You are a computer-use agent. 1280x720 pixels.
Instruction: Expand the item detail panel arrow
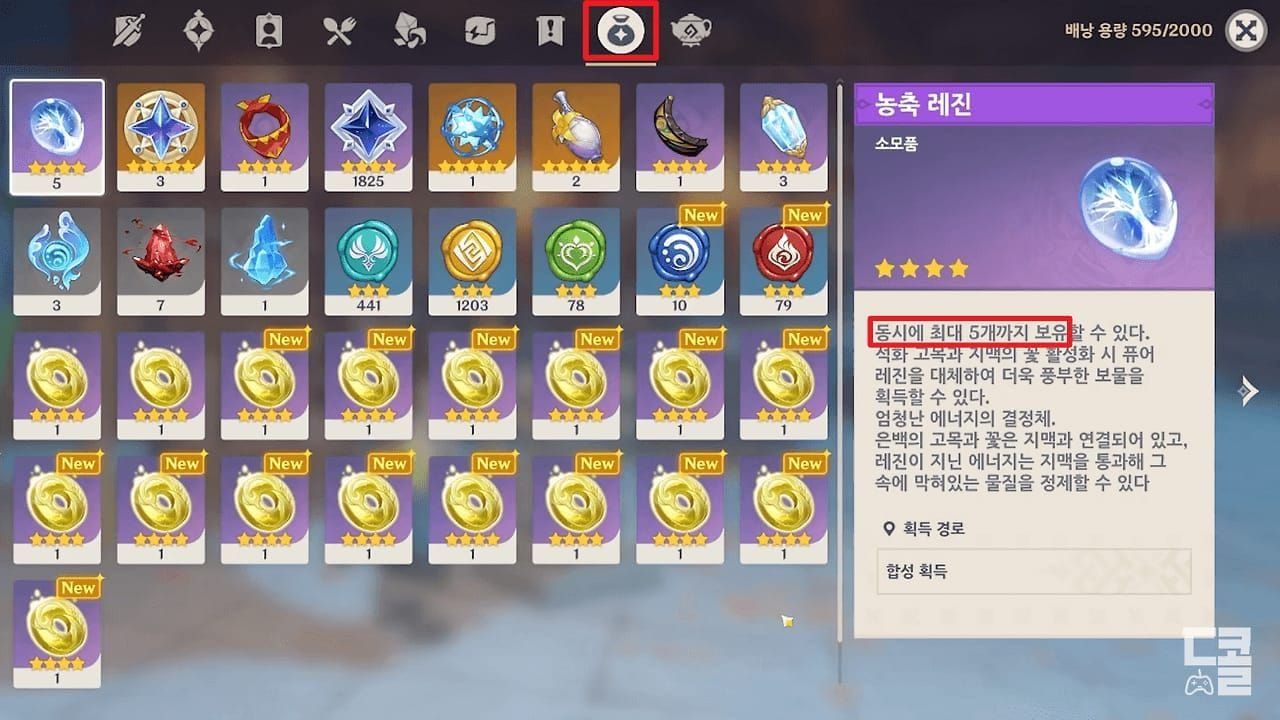pyautogui.click(x=1251, y=391)
